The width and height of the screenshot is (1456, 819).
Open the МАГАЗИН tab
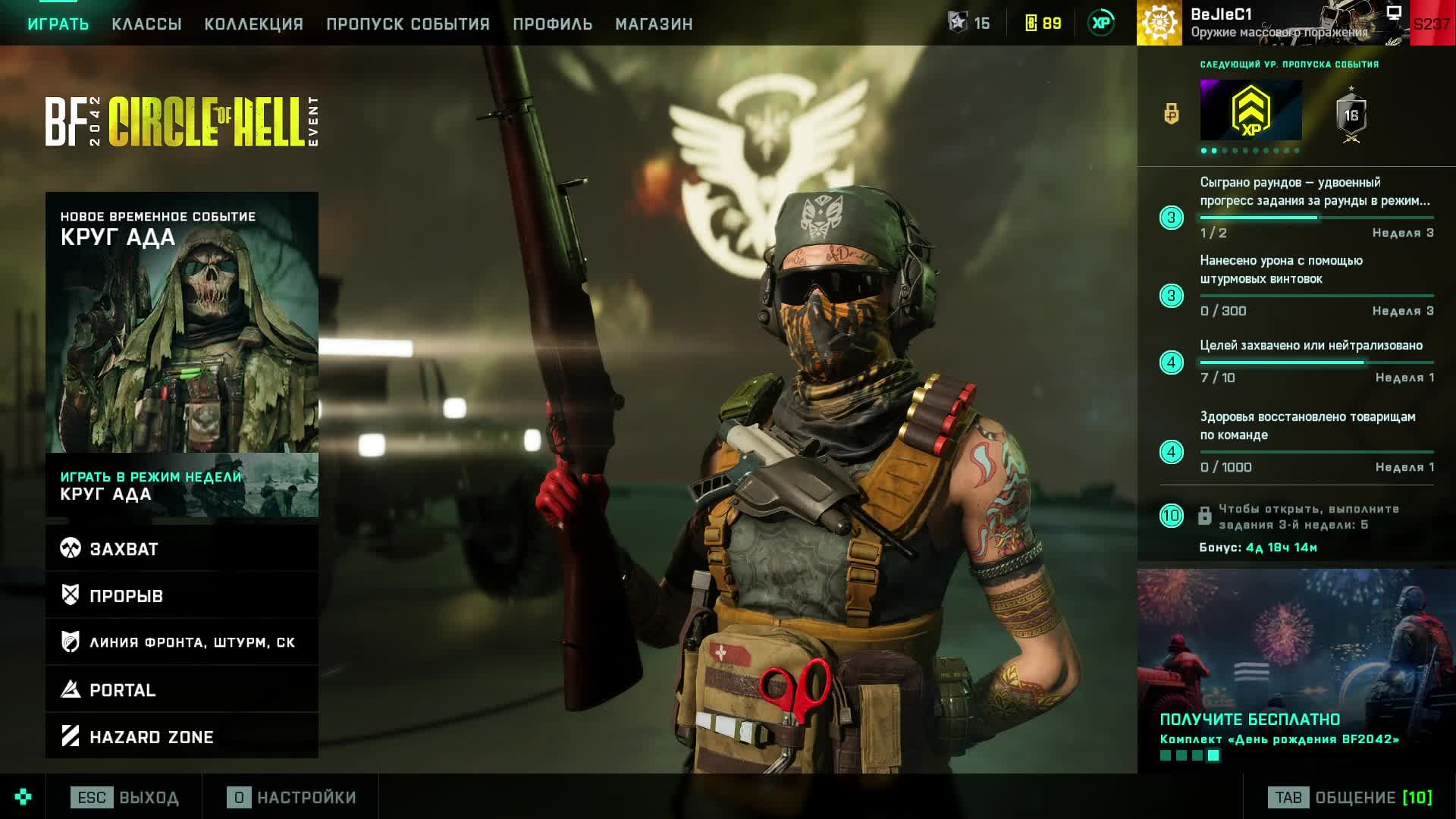[654, 24]
